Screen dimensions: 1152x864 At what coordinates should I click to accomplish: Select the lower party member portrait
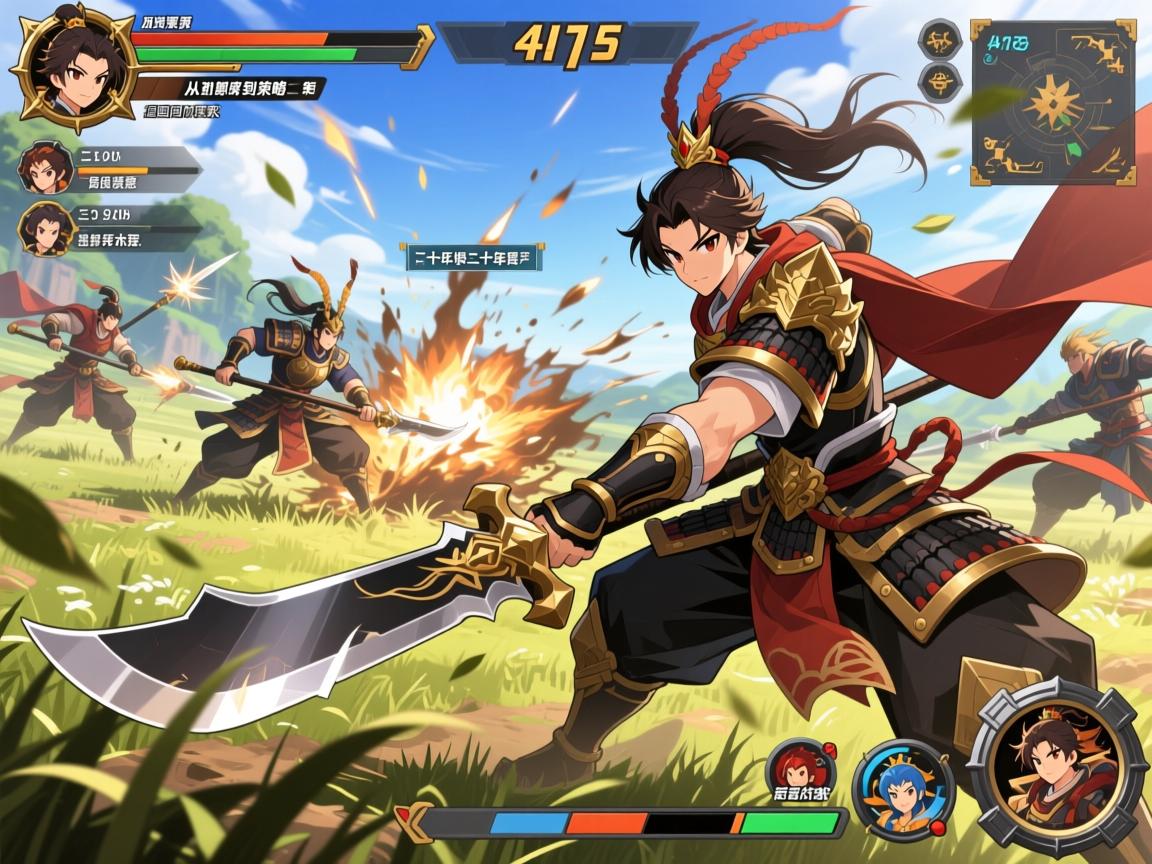[46, 228]
